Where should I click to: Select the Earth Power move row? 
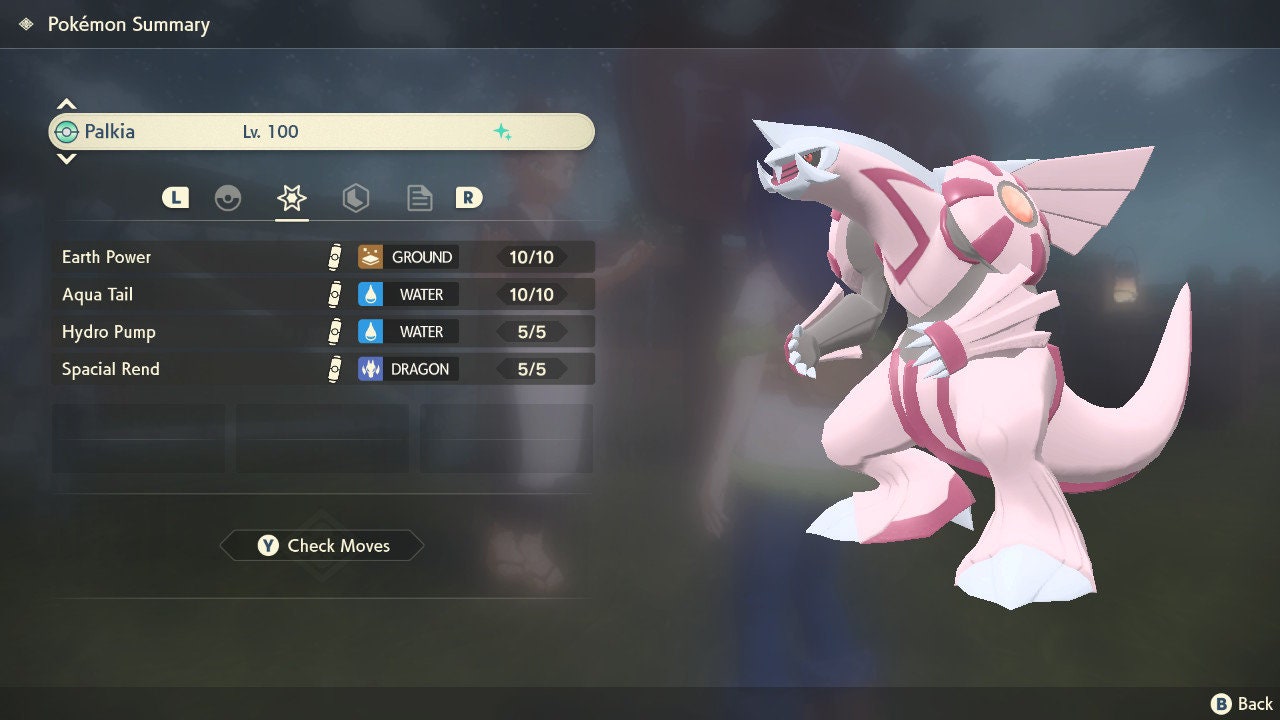click(322, 257)
